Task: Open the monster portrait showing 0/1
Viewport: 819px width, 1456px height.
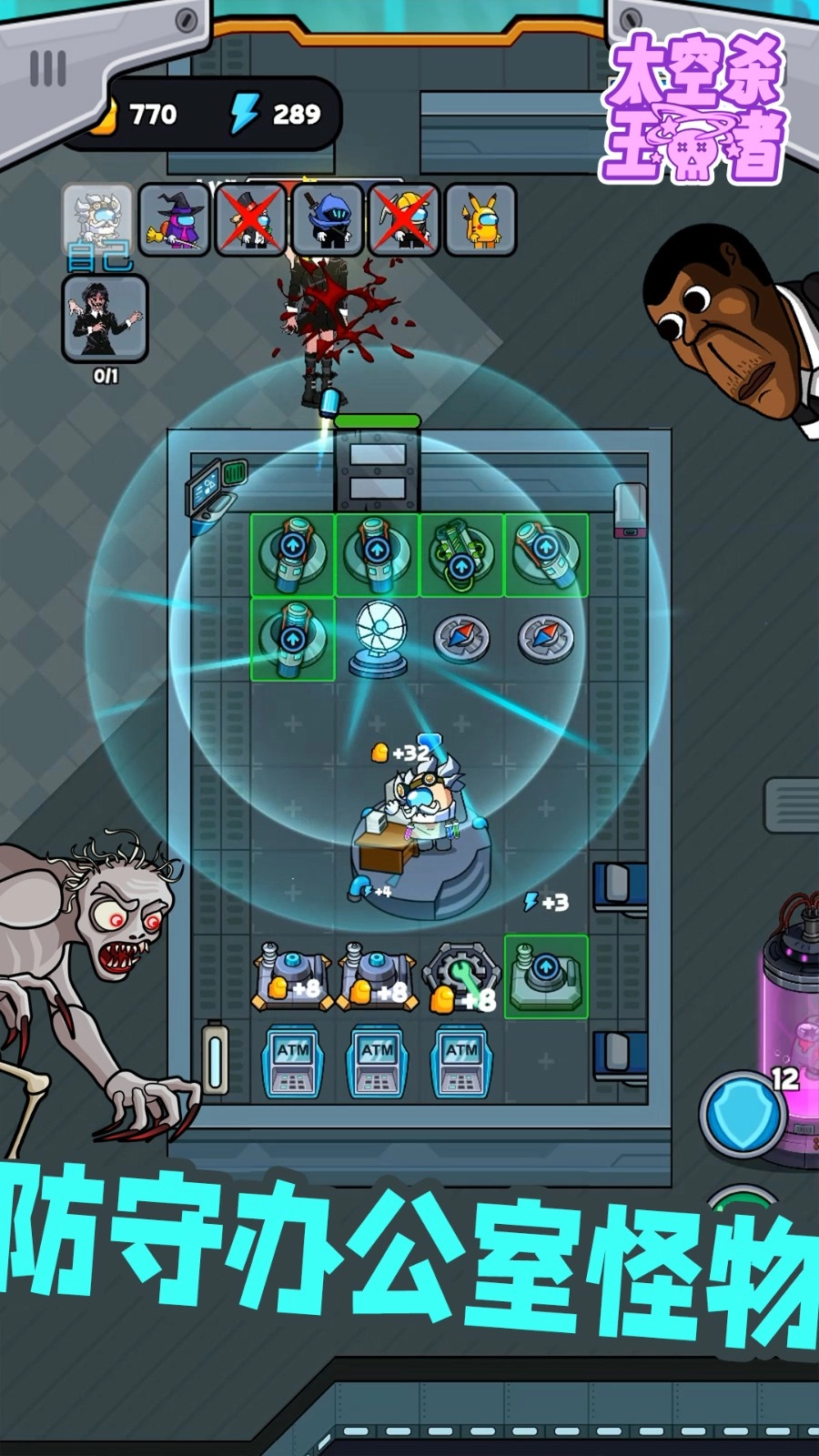Action: [105, 318]
